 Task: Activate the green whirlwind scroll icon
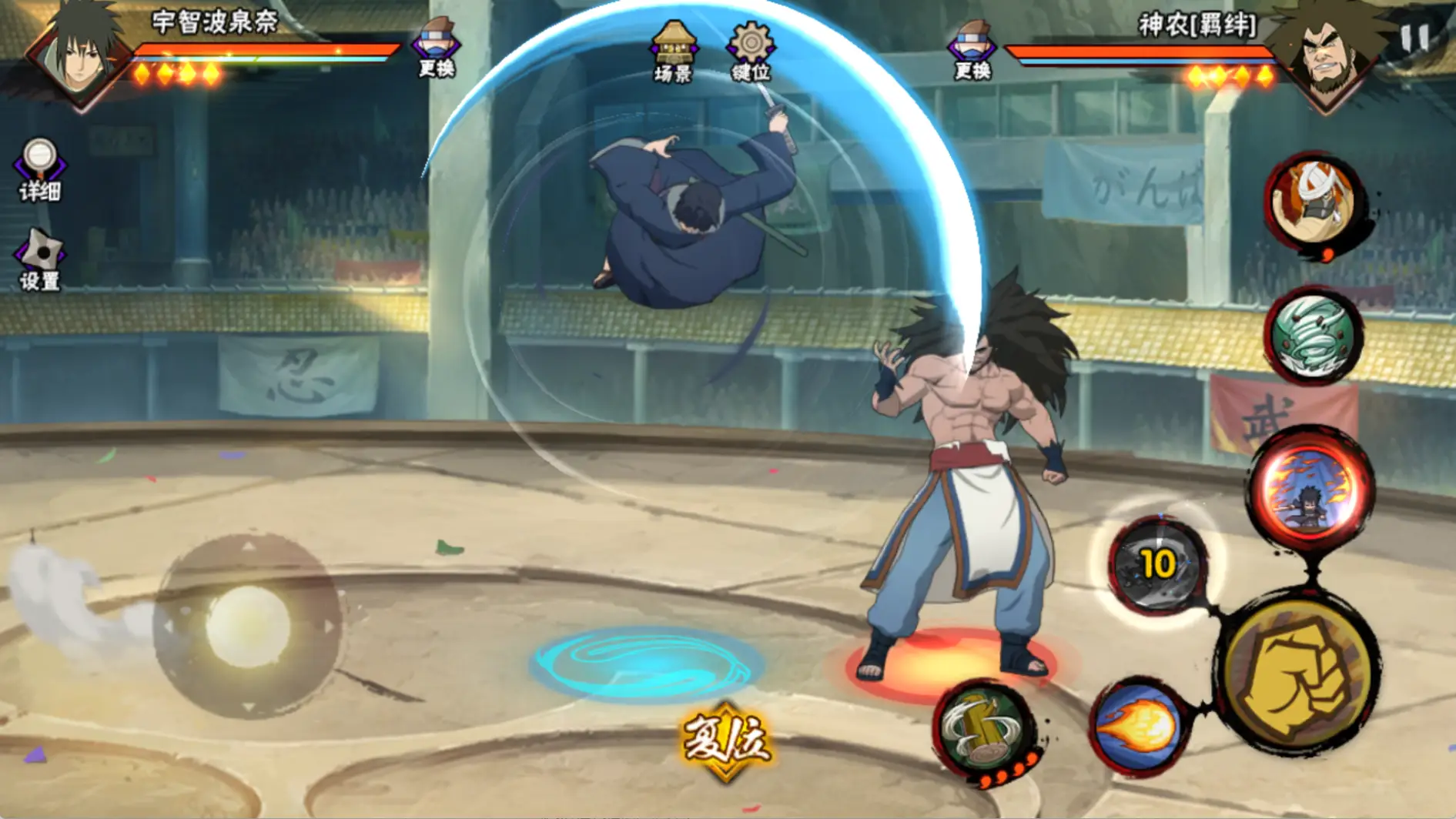click(1313, 336)
